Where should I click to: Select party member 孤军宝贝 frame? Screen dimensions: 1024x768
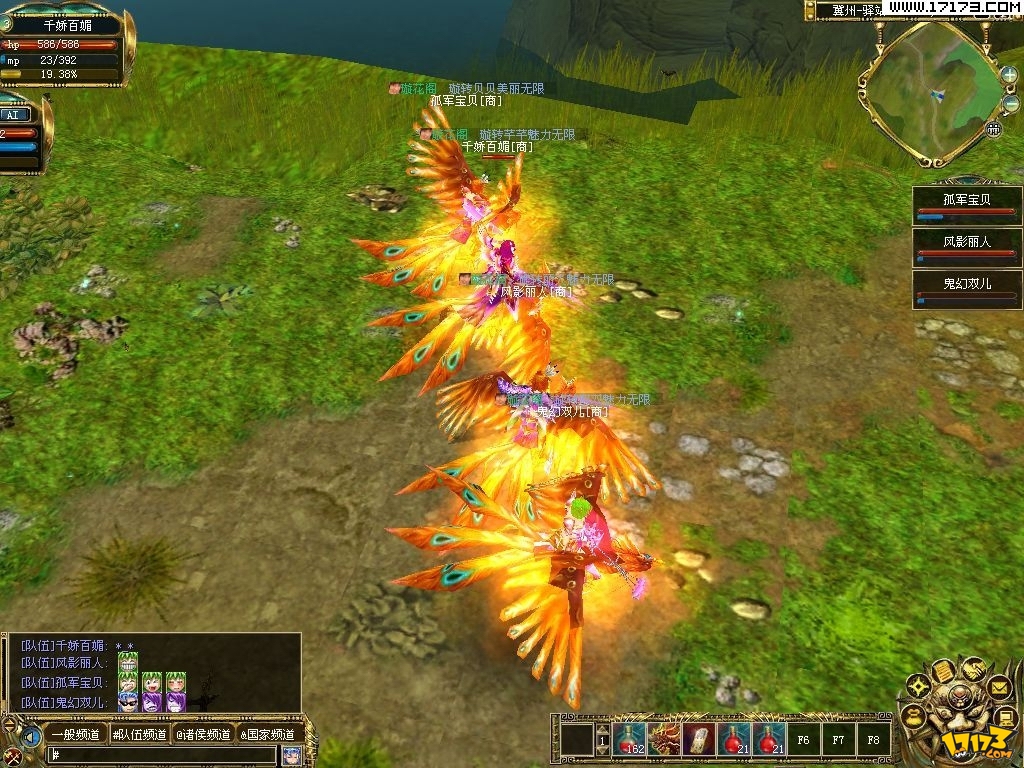pyautogui.click(x=967, y=202)
